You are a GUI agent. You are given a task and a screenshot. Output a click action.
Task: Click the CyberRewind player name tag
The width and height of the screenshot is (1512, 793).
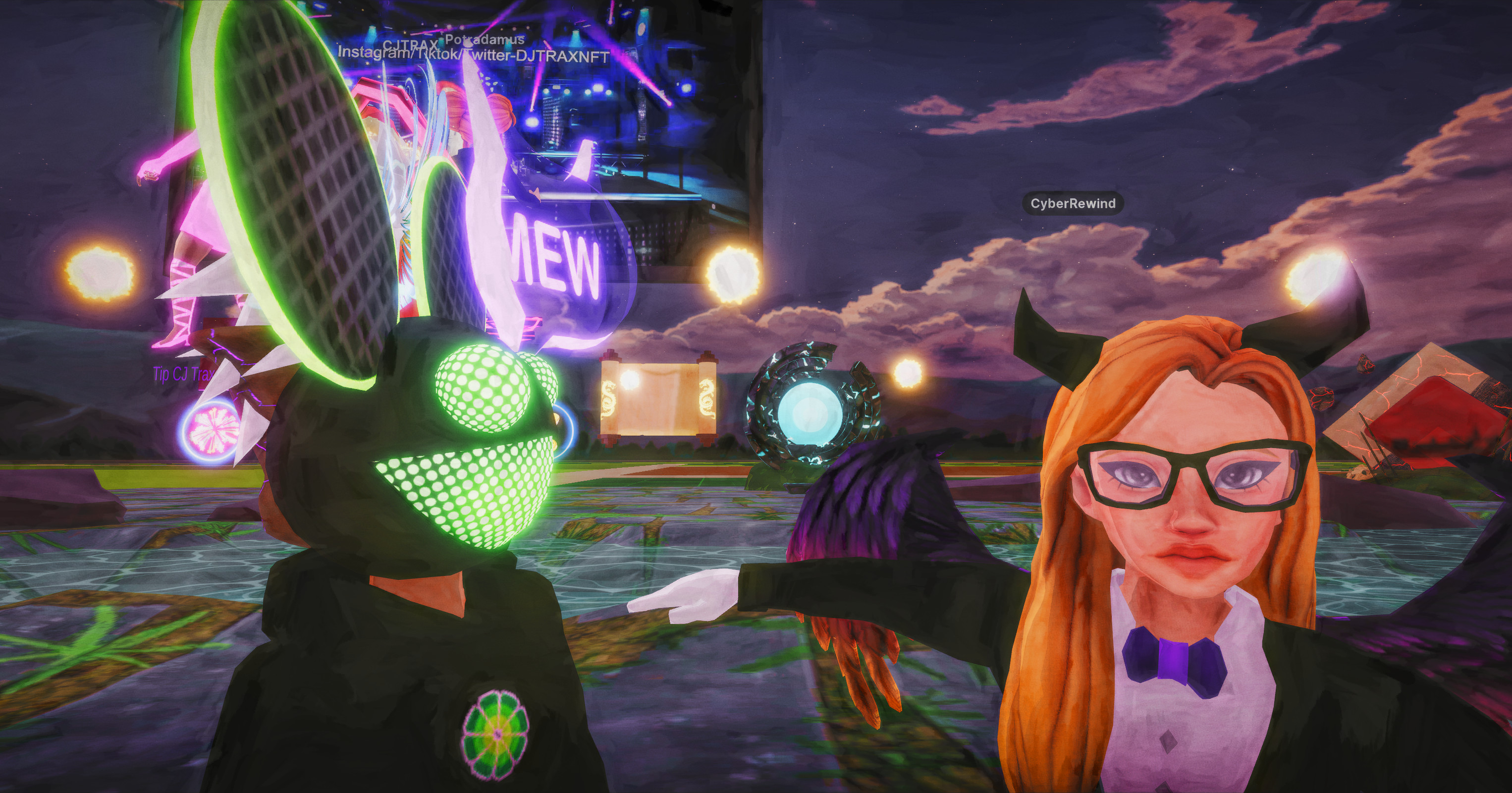point(1073,203)
